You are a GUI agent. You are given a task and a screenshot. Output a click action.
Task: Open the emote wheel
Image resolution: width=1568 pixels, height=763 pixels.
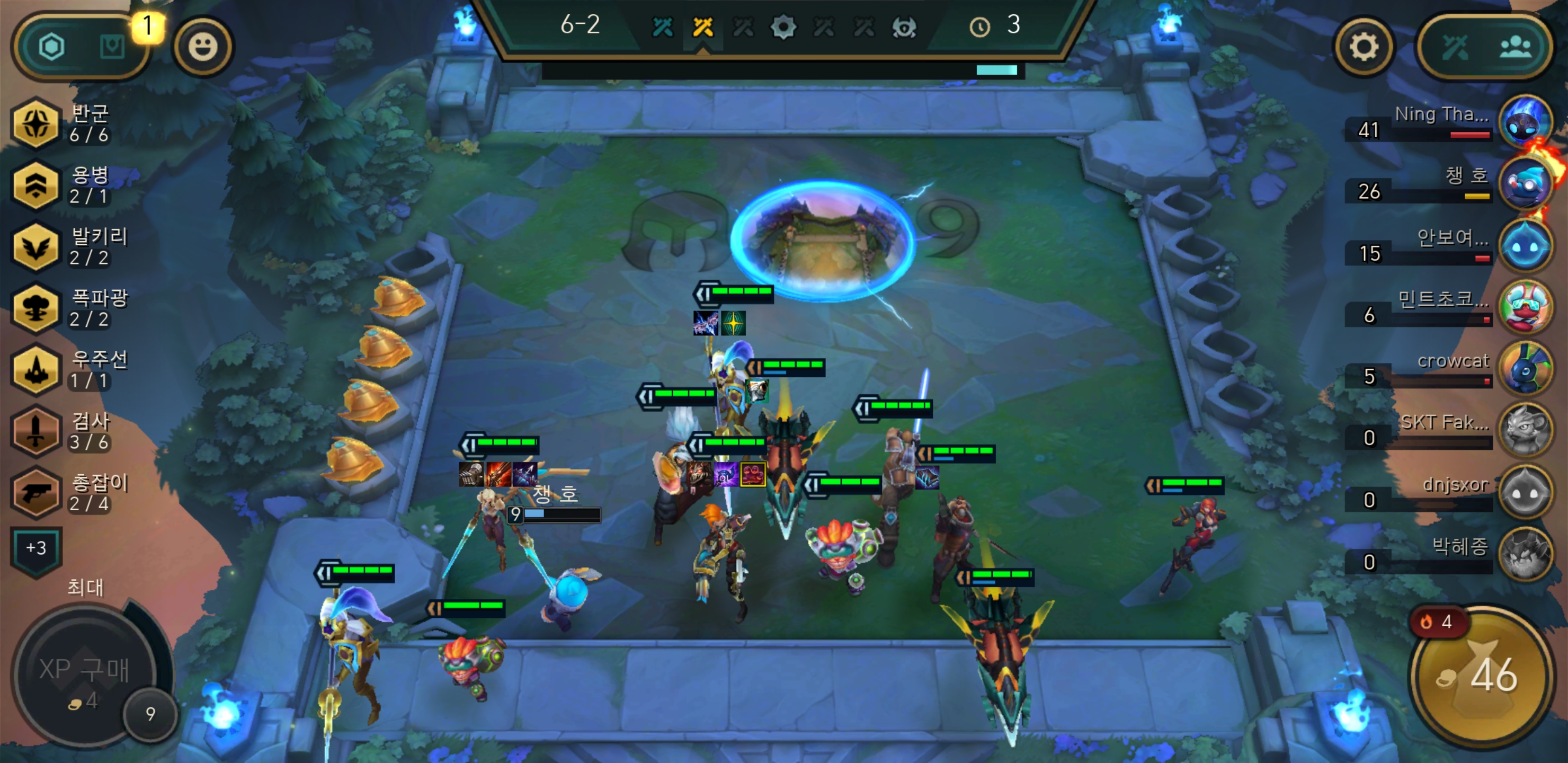(204, 48)
